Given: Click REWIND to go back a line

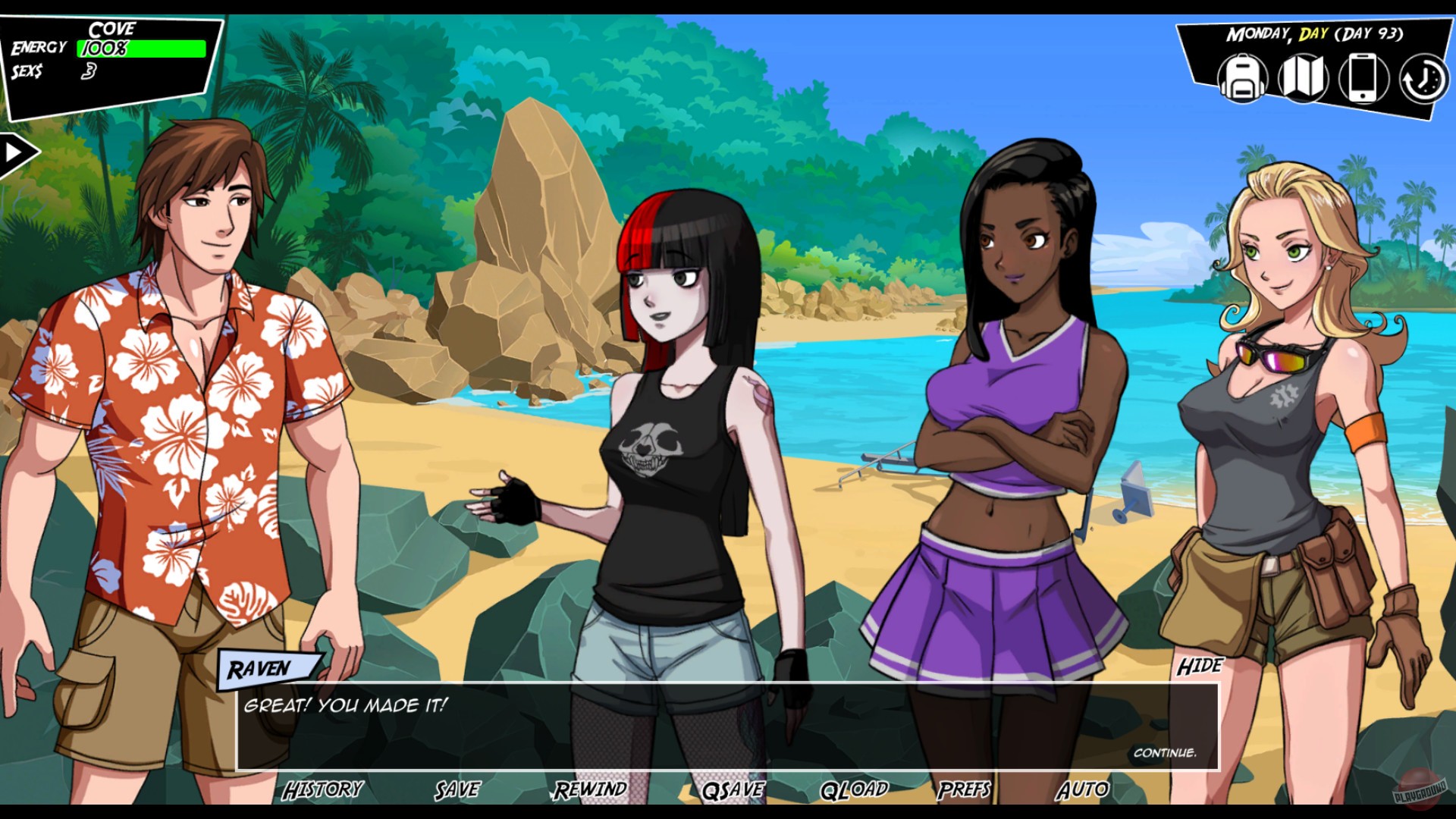Looking at the screenshot, I should tap(591, 791).
